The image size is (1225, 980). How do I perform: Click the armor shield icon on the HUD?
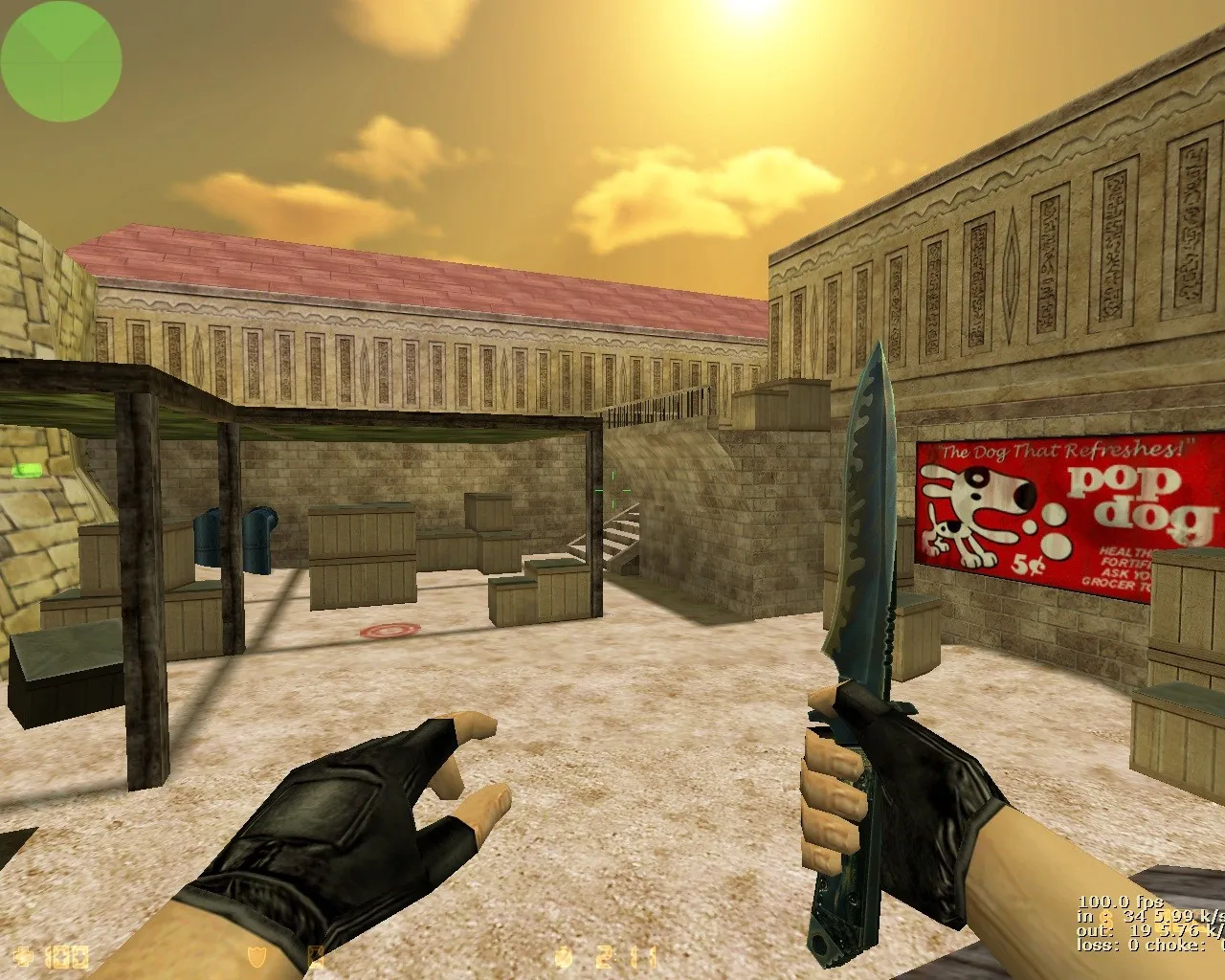tap(256, 954)
